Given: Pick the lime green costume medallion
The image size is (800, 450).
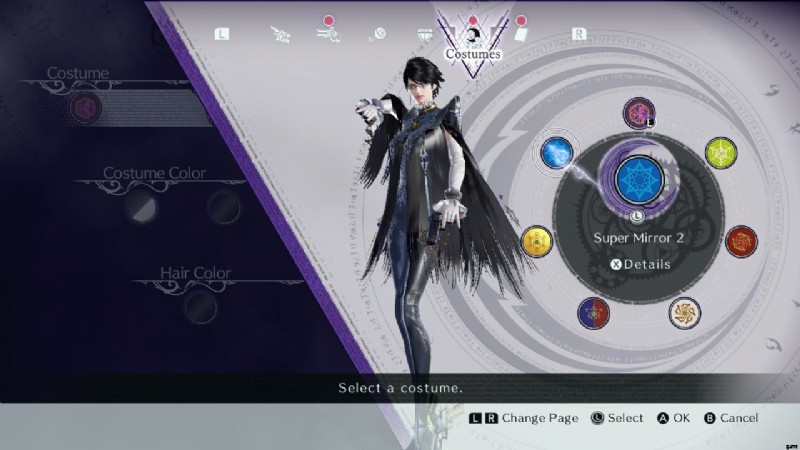Looking at the screenshot, I should point(720,153).
